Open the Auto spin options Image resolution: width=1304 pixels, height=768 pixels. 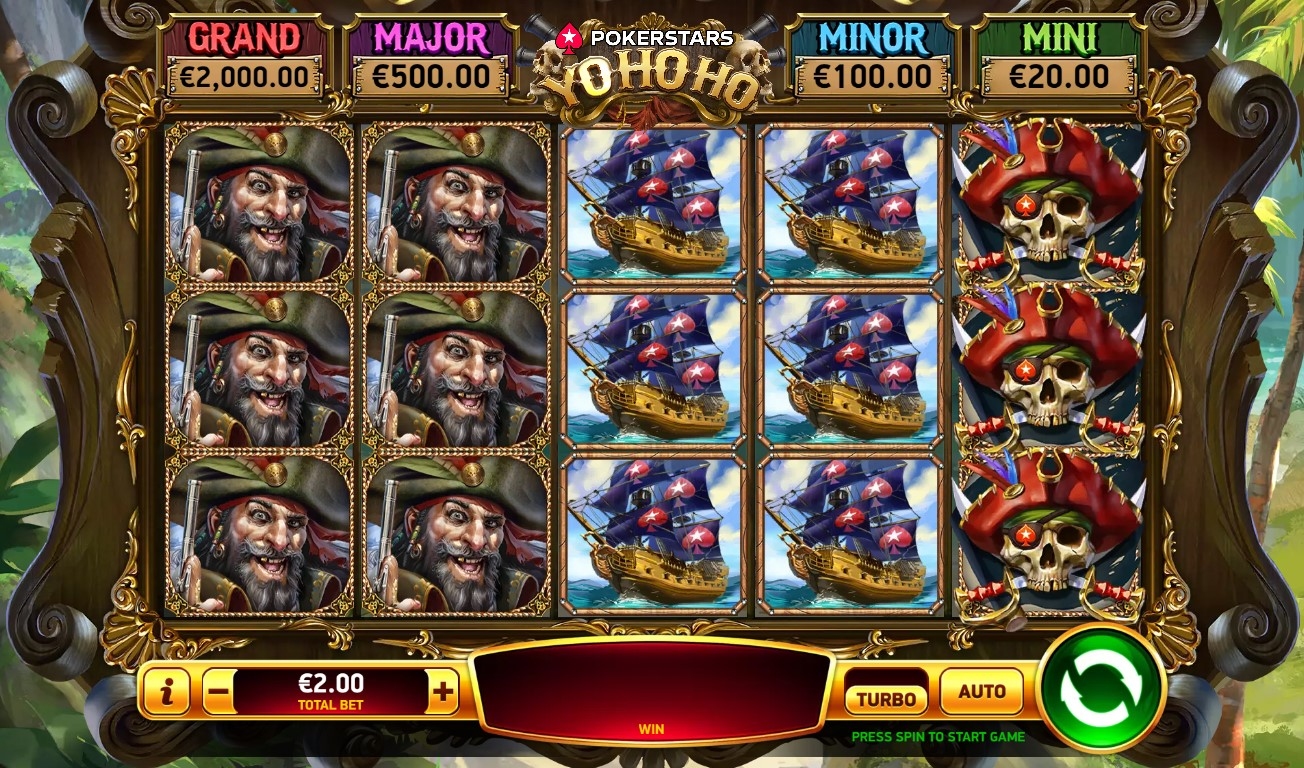(981, 691)
